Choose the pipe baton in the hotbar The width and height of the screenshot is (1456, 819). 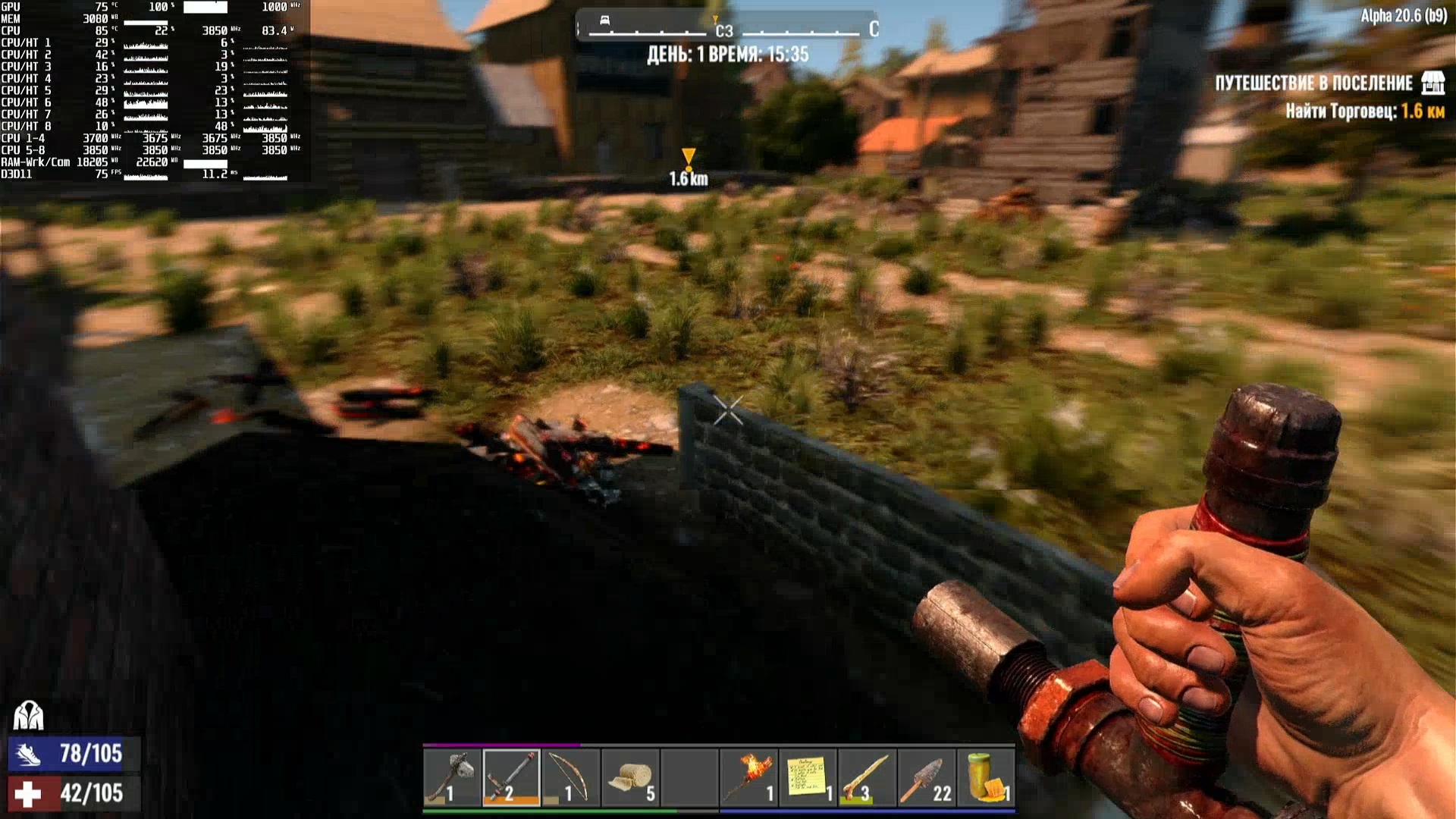click(511, 777)
